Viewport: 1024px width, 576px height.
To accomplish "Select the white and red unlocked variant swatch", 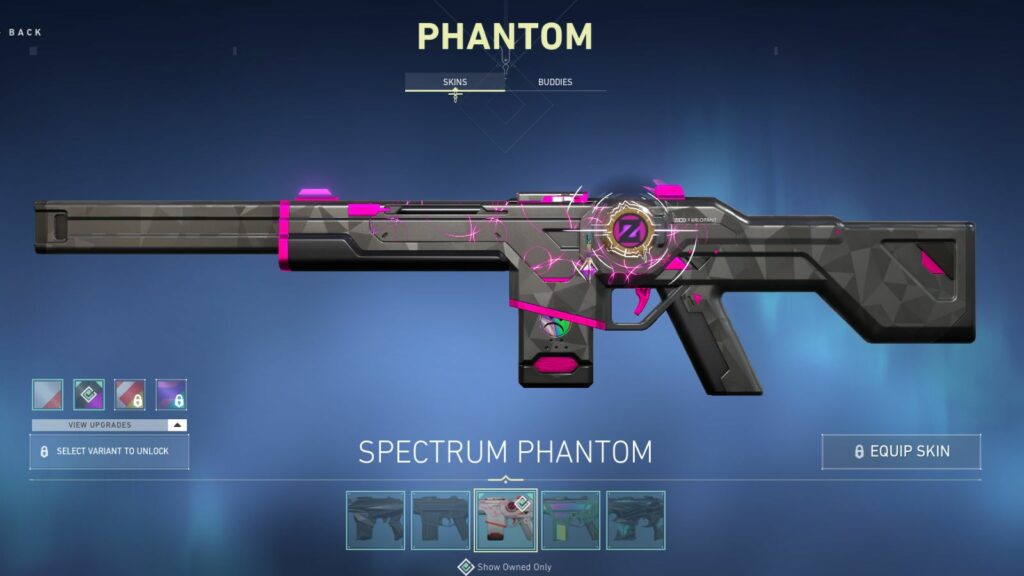I will (47, 394).
